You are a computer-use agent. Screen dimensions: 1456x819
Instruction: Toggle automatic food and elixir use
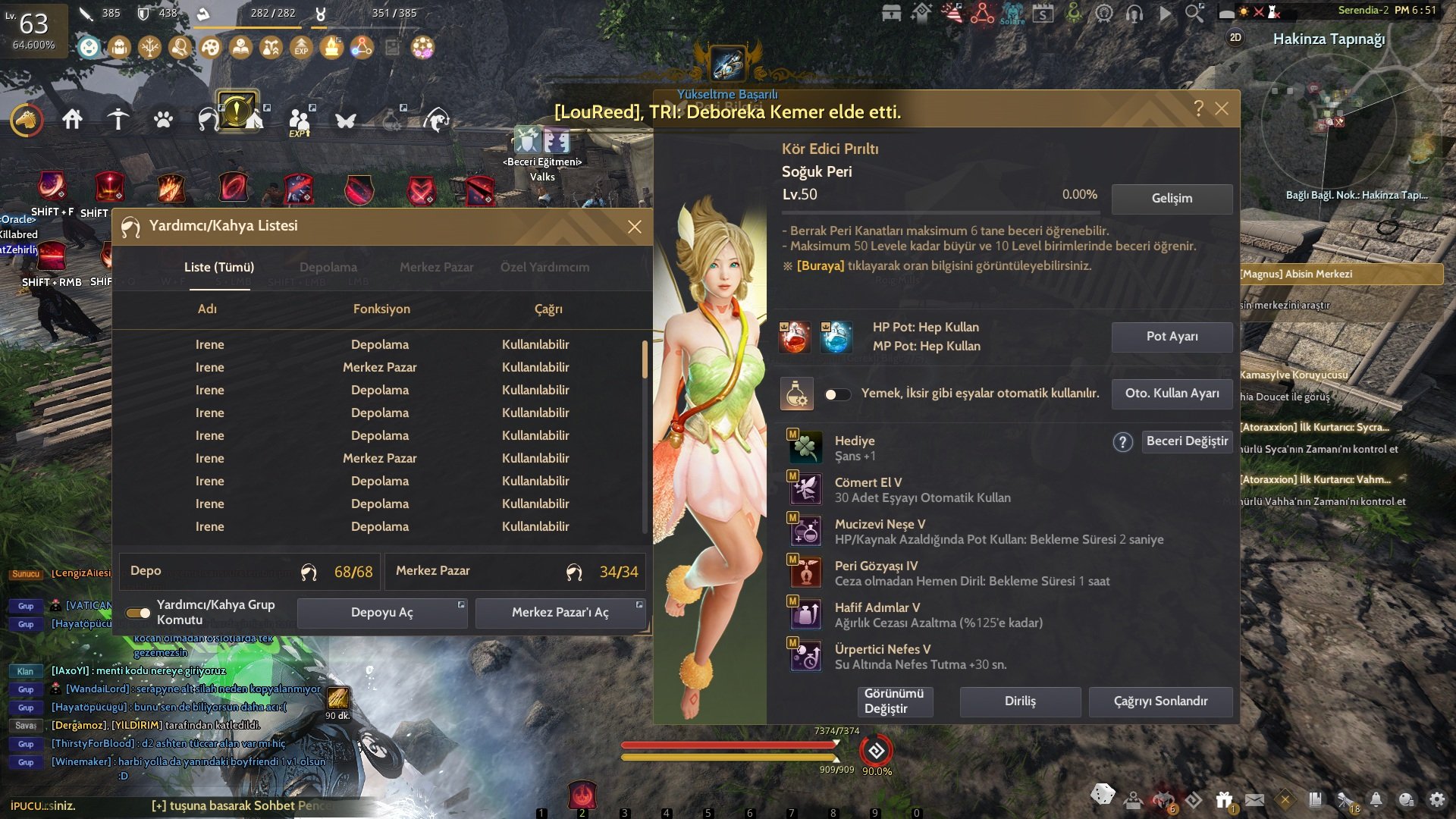tap(837, 394)
